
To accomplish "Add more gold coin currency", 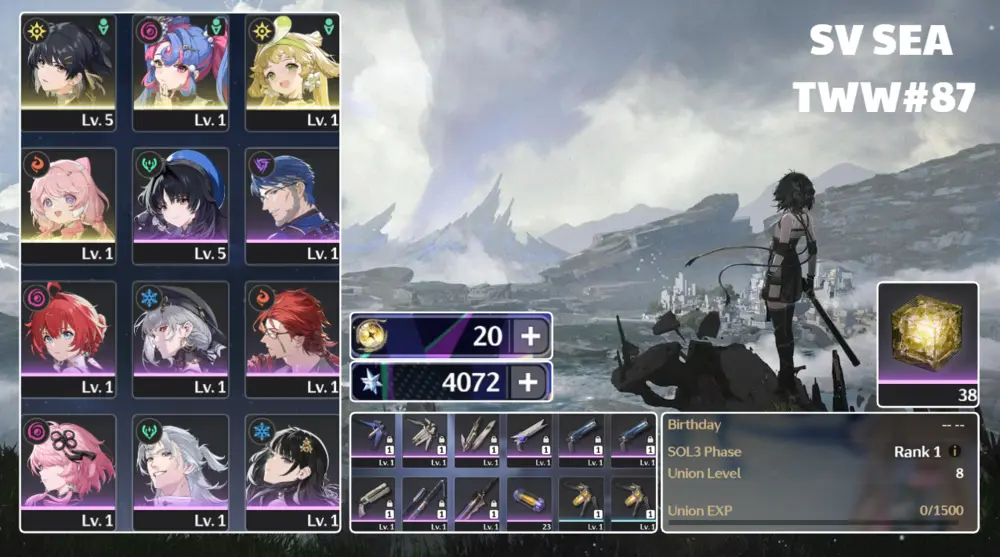I will coord(531,336).
